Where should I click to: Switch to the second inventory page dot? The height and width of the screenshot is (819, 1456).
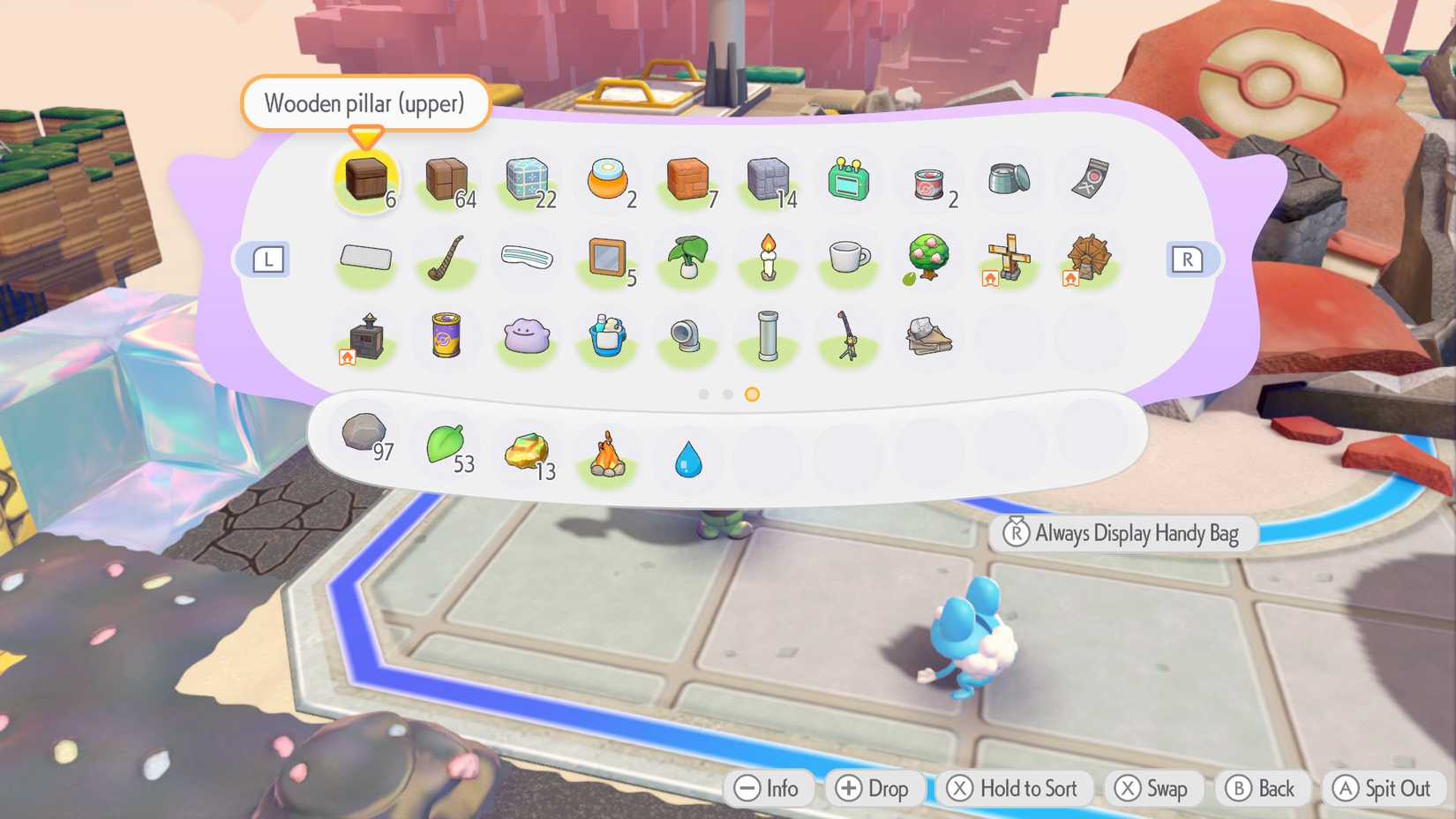(726, 394)
